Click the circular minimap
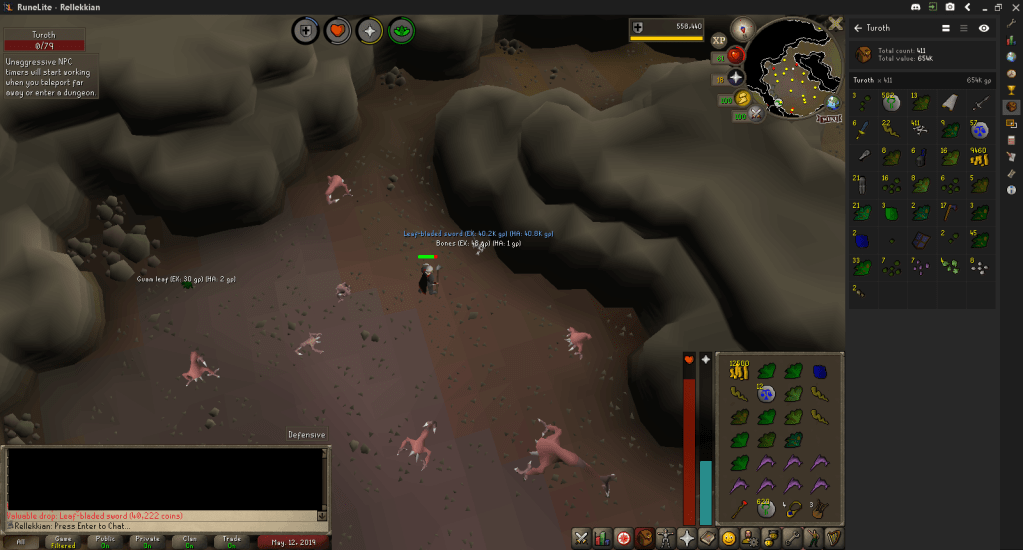The height and width of the screenshot is (550, 1023). pos(795,68)
